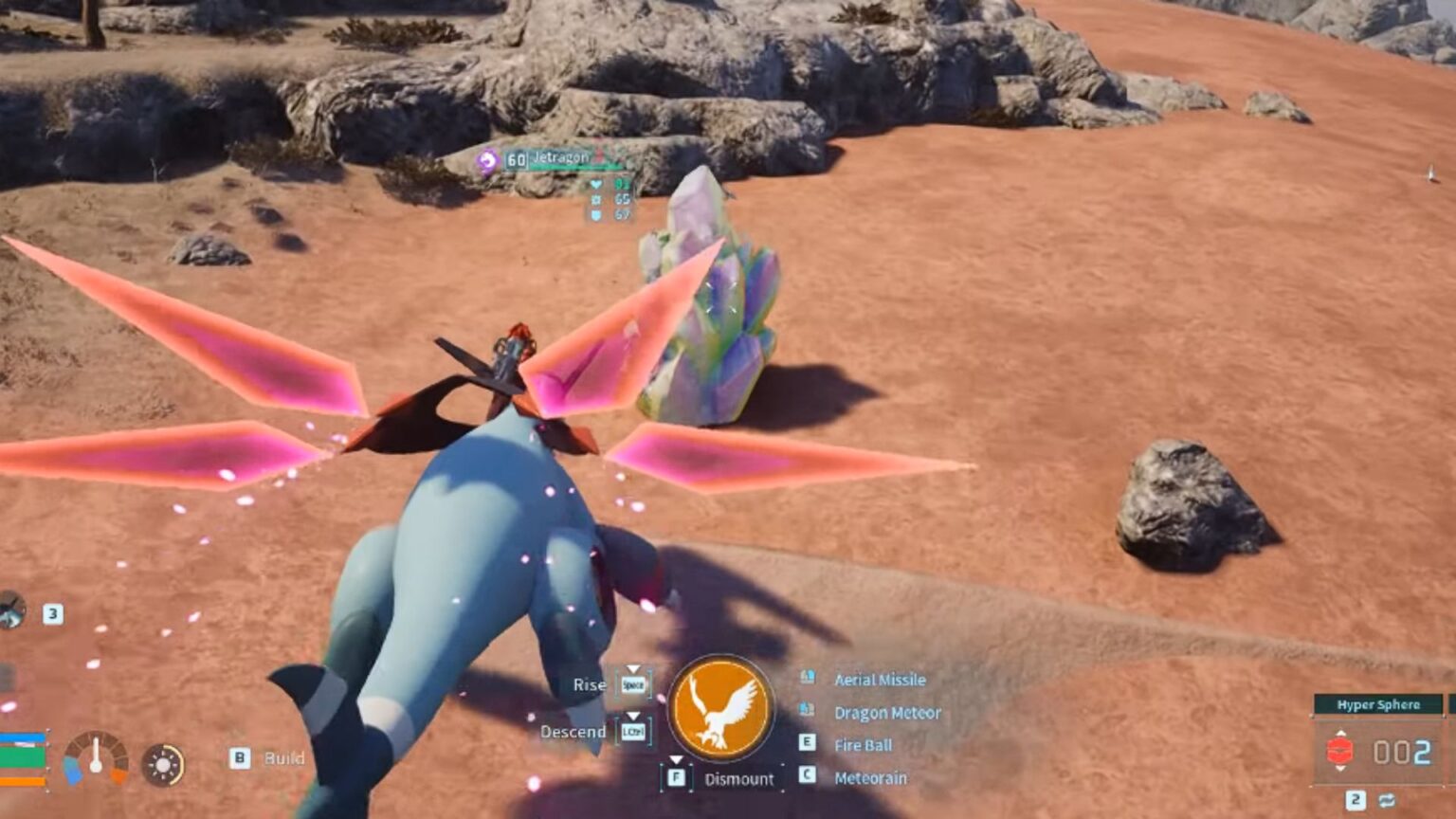Click the sun time-of-day icon
This screenshot has width=1456, height=819.
(163, 765)
